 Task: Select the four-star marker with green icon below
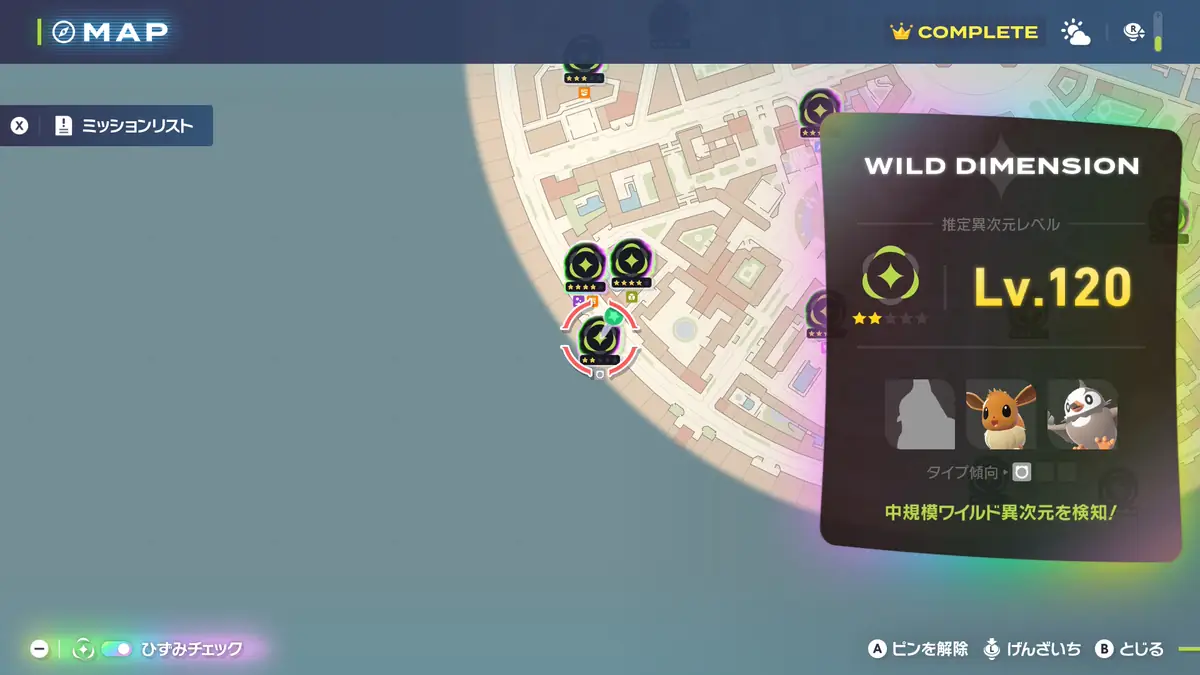(x=631, y=263)
